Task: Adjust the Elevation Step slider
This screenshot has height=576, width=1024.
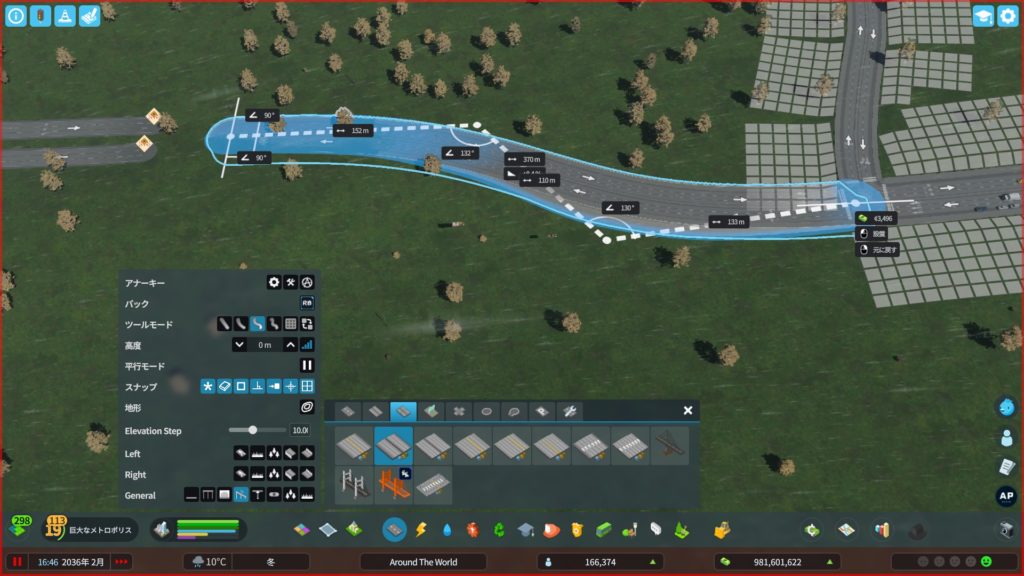Action: [x=253, y=430]
